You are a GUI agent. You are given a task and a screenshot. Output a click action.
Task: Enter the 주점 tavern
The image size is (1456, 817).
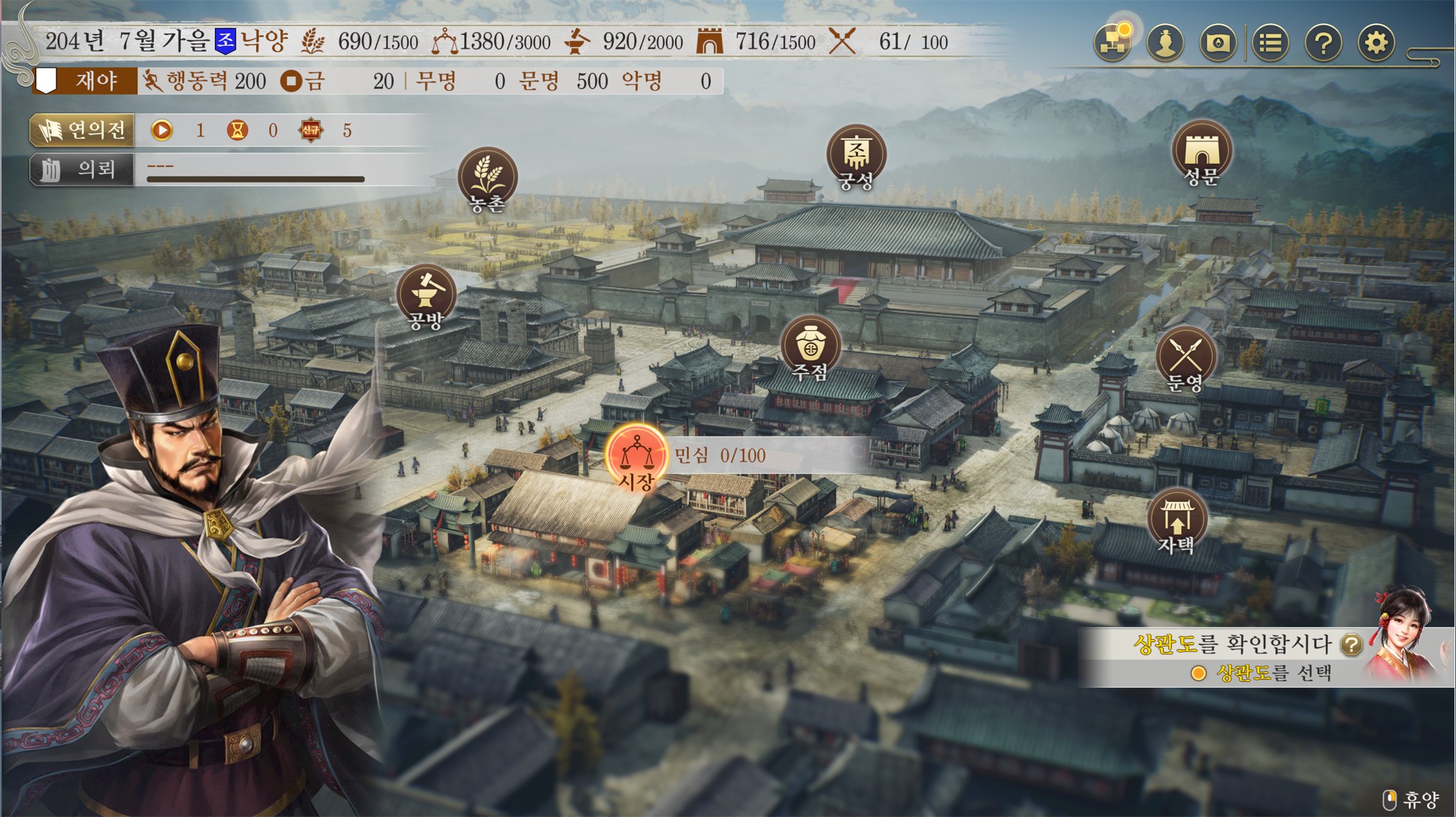pos(810,345)
